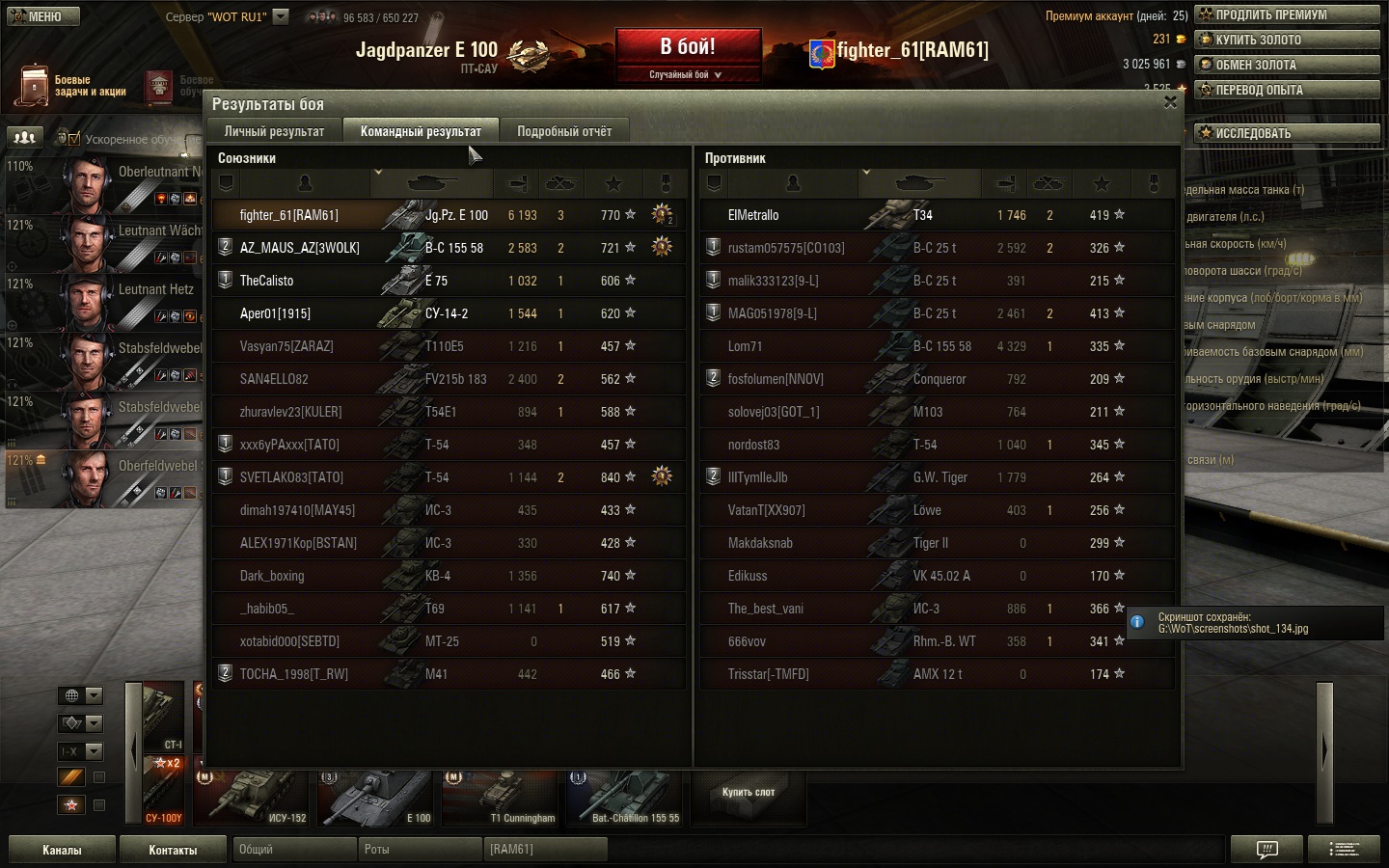Open the Роты channel tab

(421, 850)
